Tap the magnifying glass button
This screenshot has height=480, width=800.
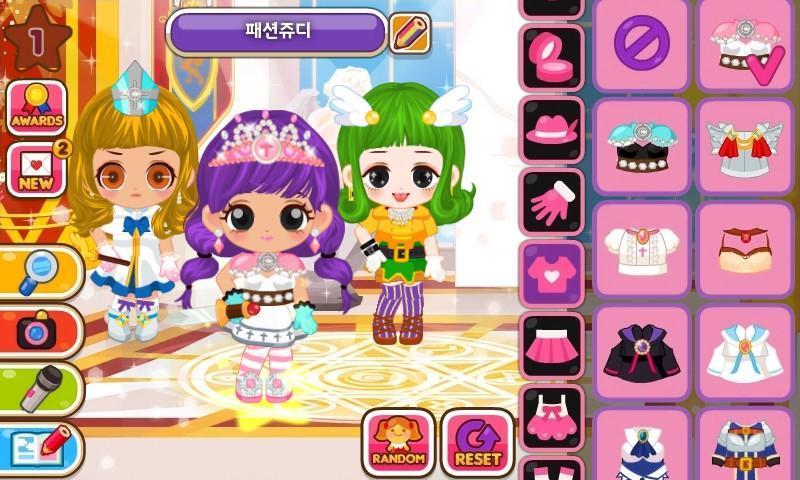pyautogui.click(x=39, y=271)
